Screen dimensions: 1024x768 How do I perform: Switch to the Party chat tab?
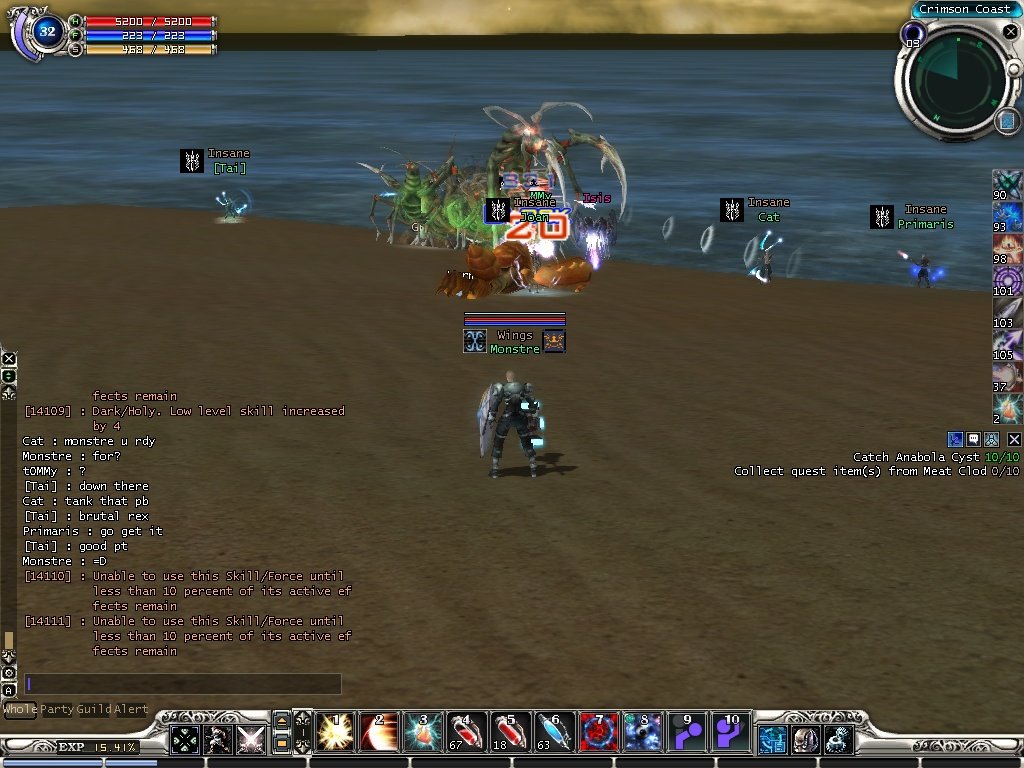pos(57,710)
